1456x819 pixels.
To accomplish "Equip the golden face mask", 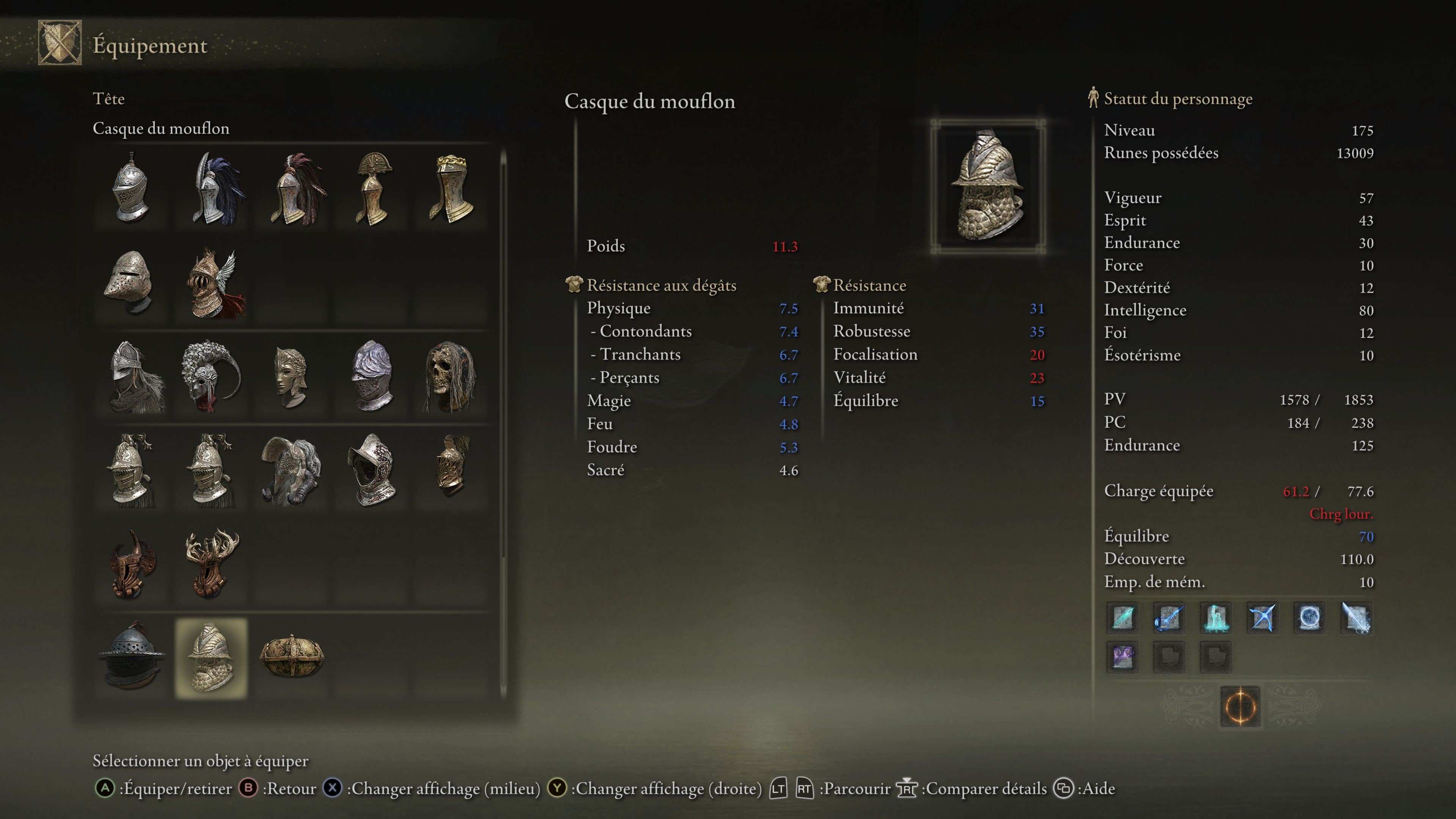I will click(x=291, y=375).
